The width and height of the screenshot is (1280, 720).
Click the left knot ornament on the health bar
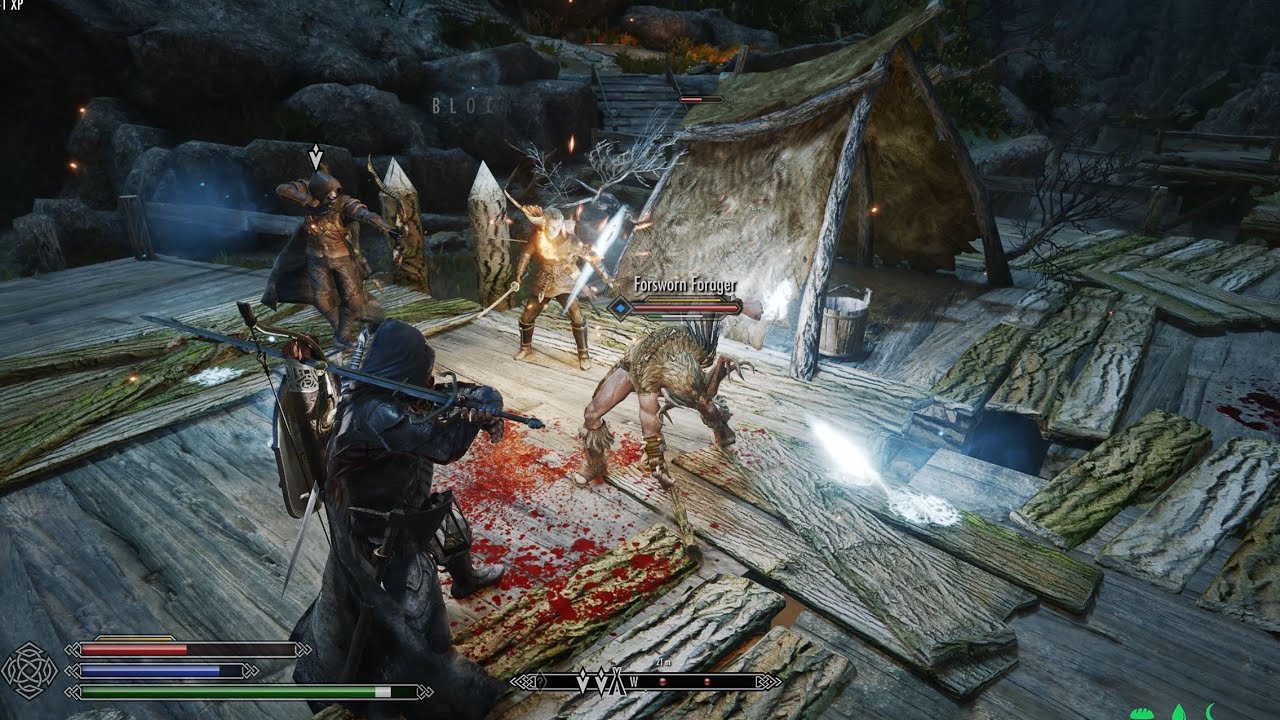click(74, 650)
